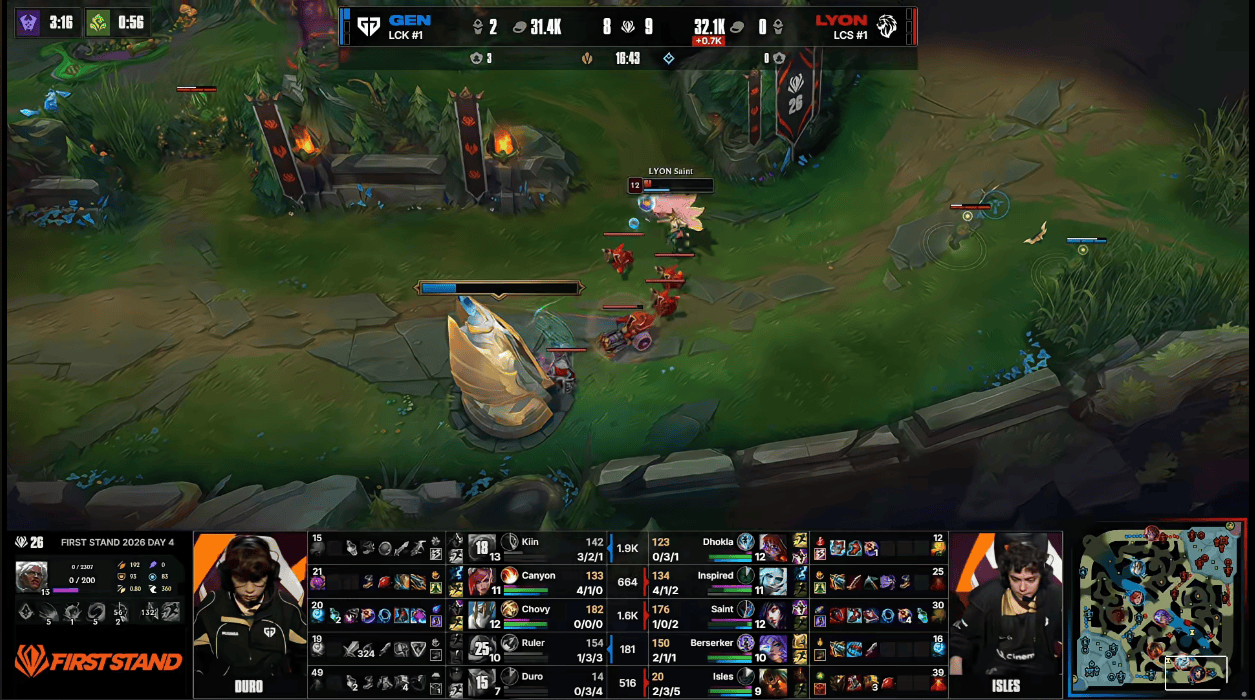Choose Saint's champion portrait

(773, 615)
